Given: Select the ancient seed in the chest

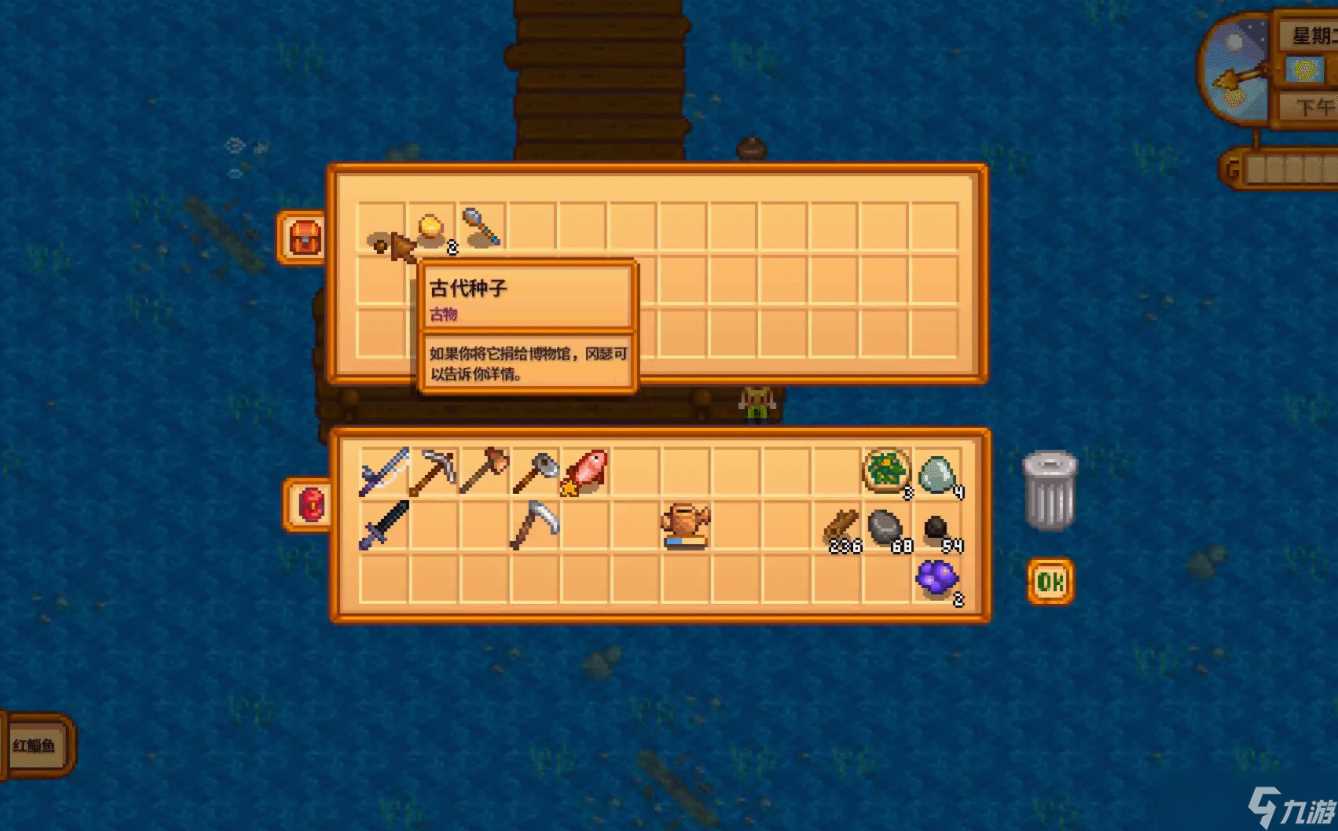Looking at the screenshot, I should 381,241.
